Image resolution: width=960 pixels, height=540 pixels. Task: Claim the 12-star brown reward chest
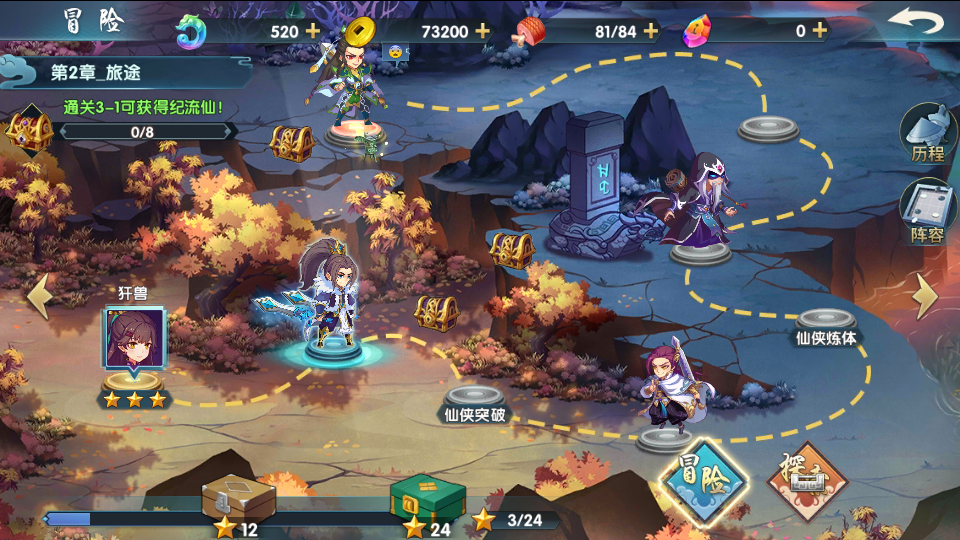[238, 497]
